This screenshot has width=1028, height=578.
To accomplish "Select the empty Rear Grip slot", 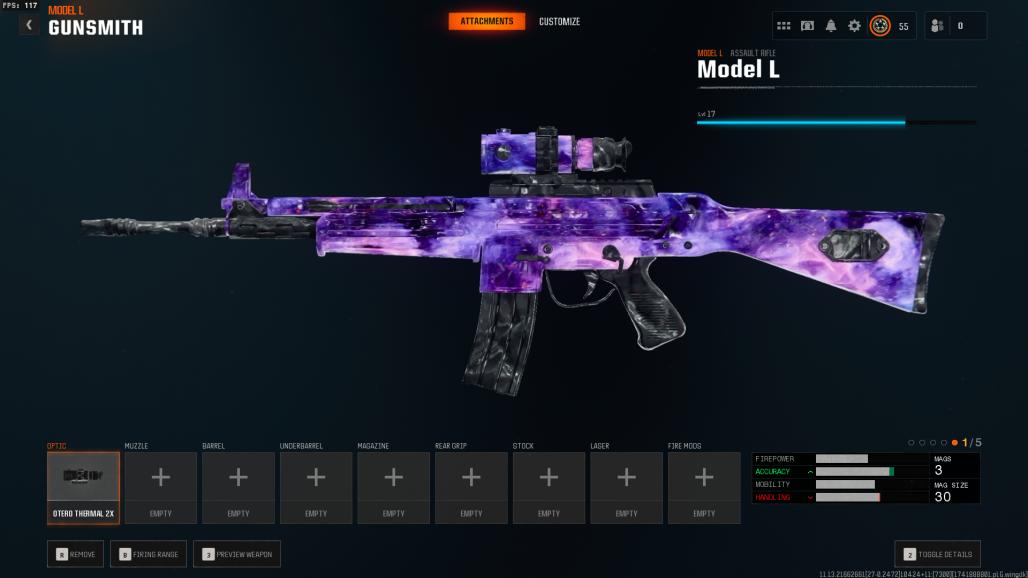I will [471, 487].
